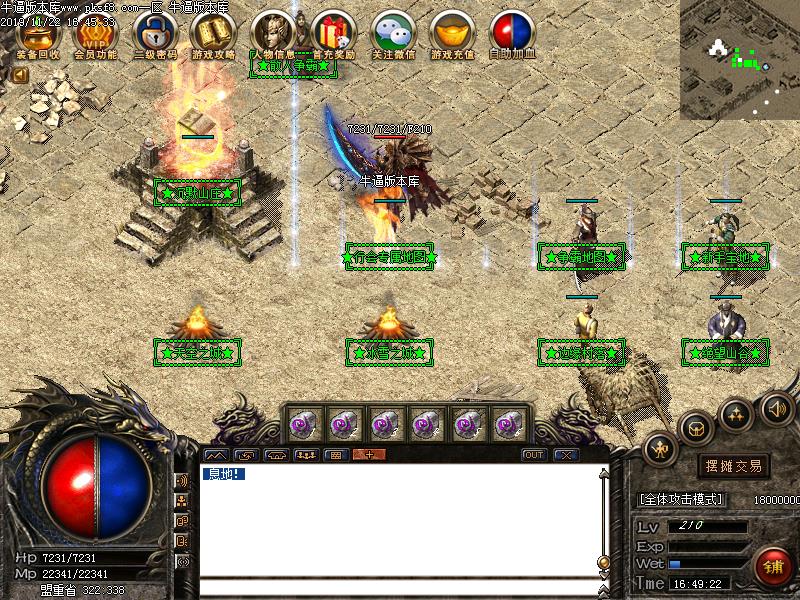Open the round red 铺 shop button

(x=774, y=566)
